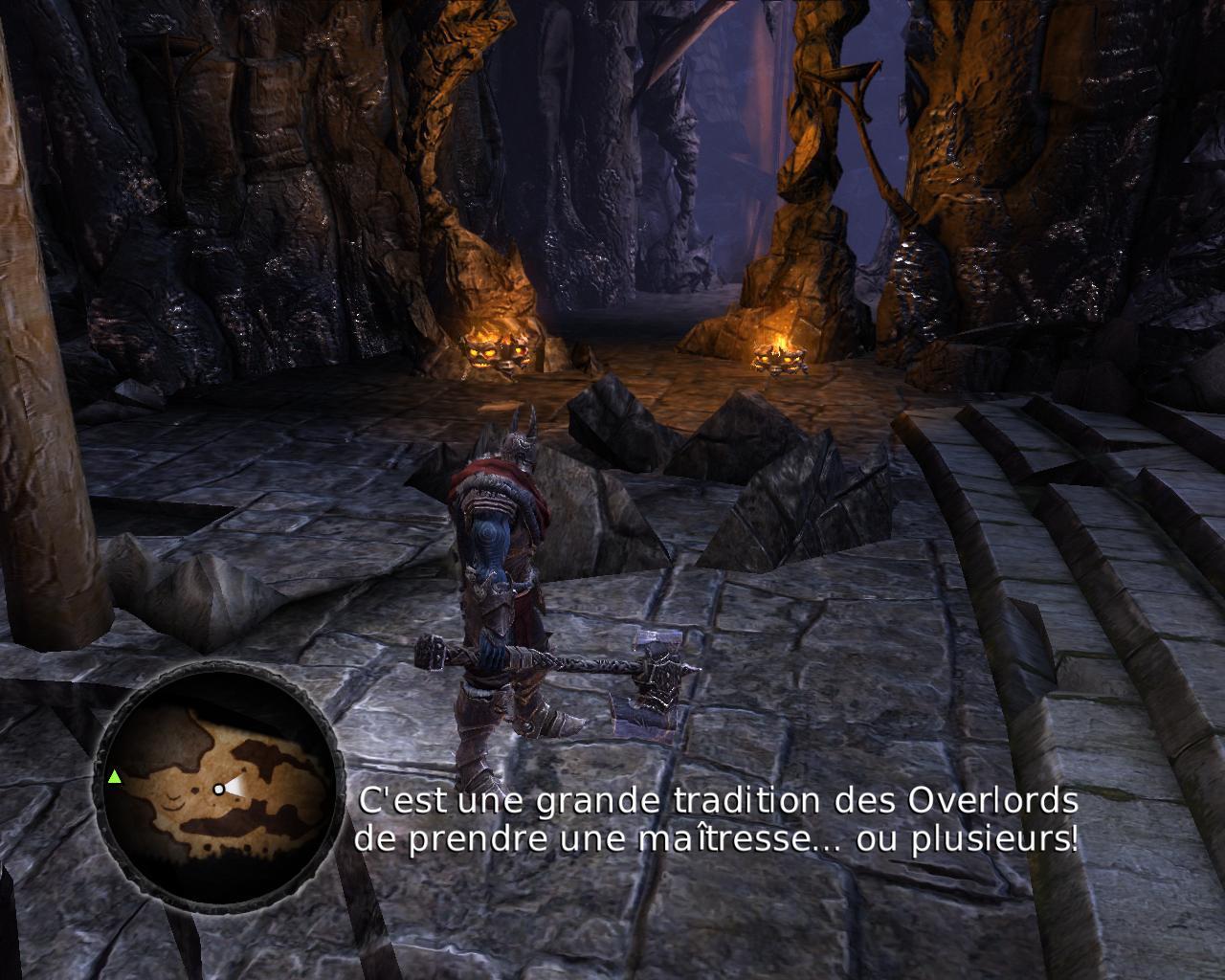Click the circular minimap

coord(219,784)
